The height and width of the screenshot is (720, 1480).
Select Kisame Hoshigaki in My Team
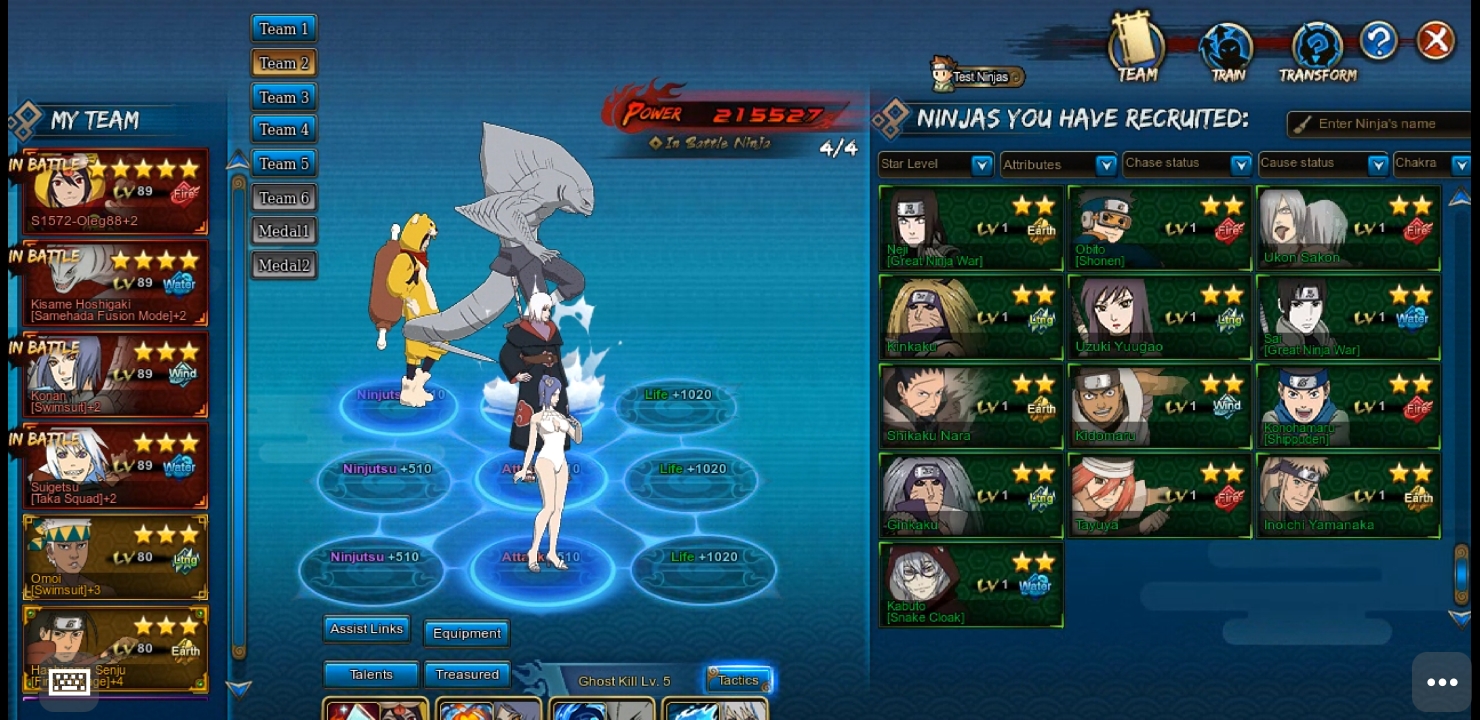115,283
